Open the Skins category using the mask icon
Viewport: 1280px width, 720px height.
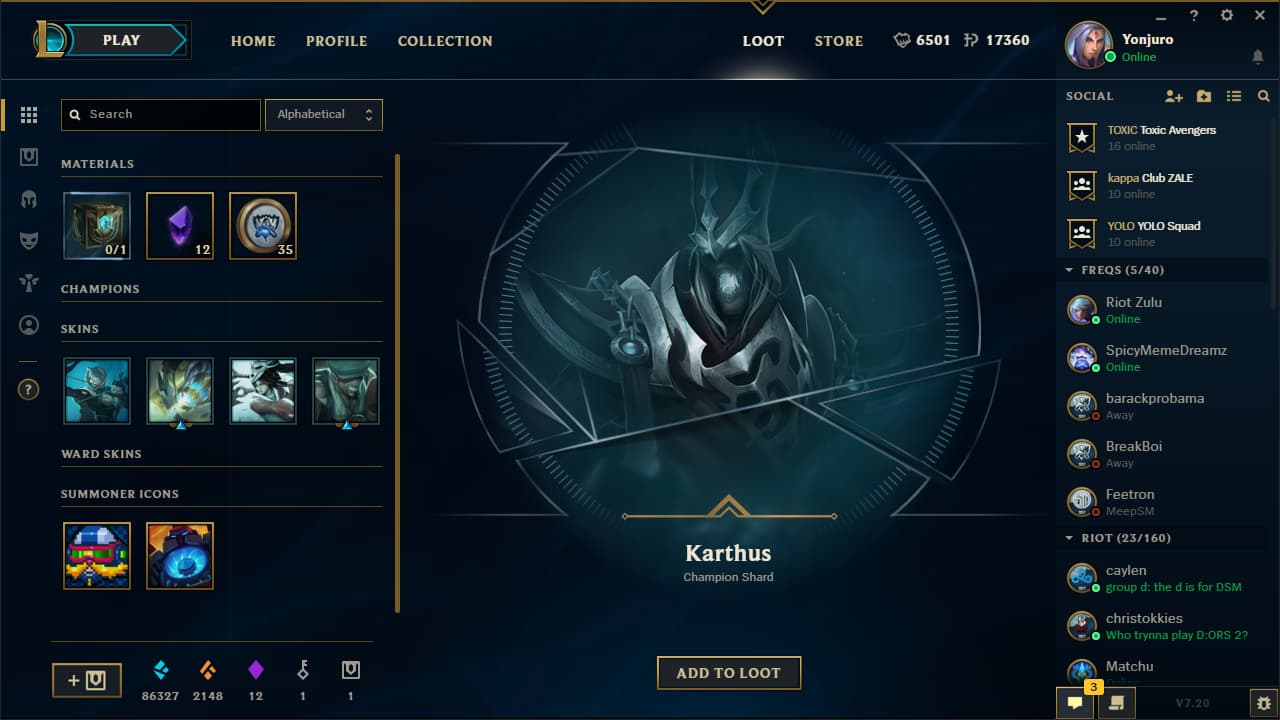click(29, 240)
